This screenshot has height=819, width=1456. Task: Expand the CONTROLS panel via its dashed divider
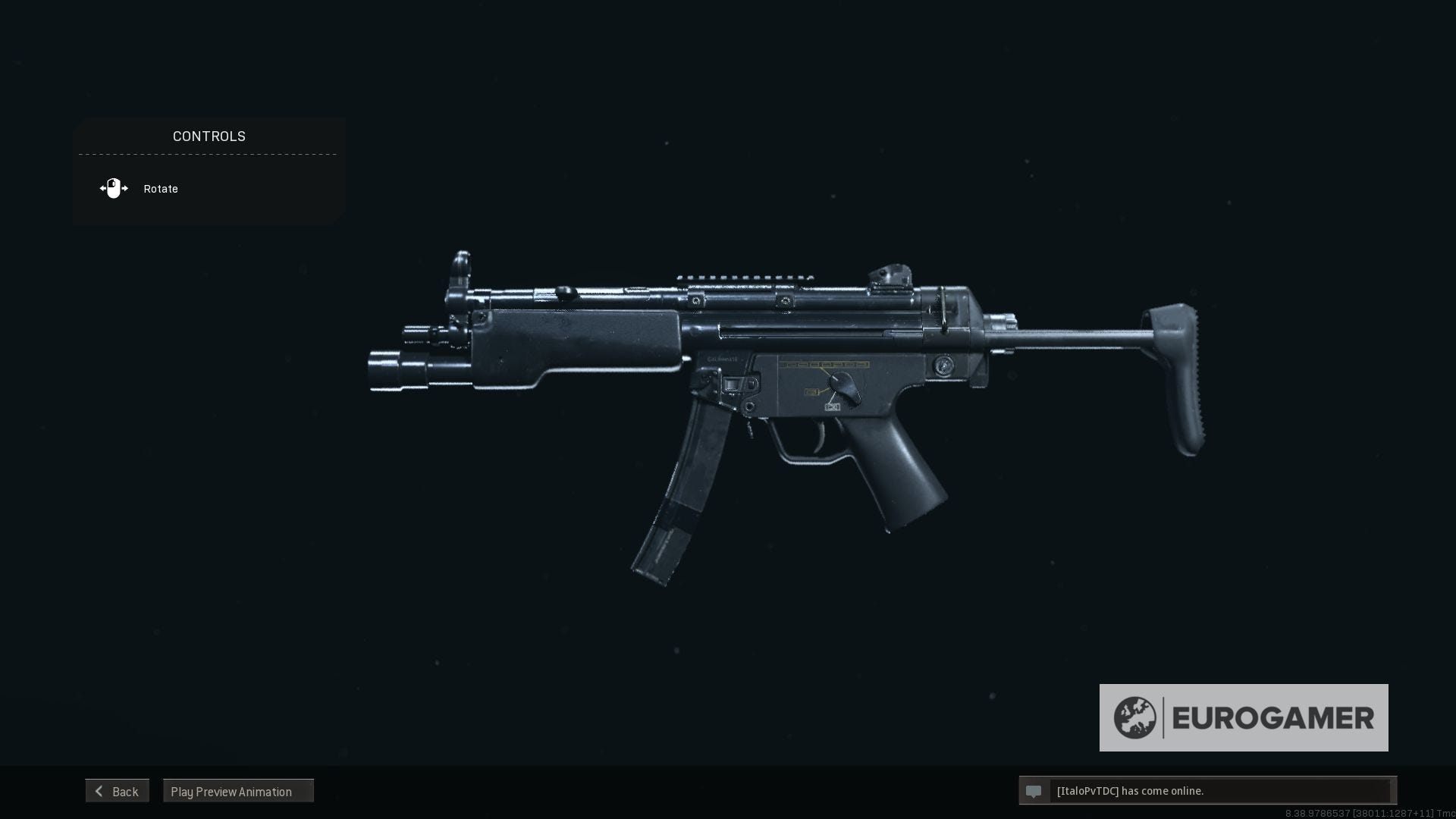tap(209, 155)
